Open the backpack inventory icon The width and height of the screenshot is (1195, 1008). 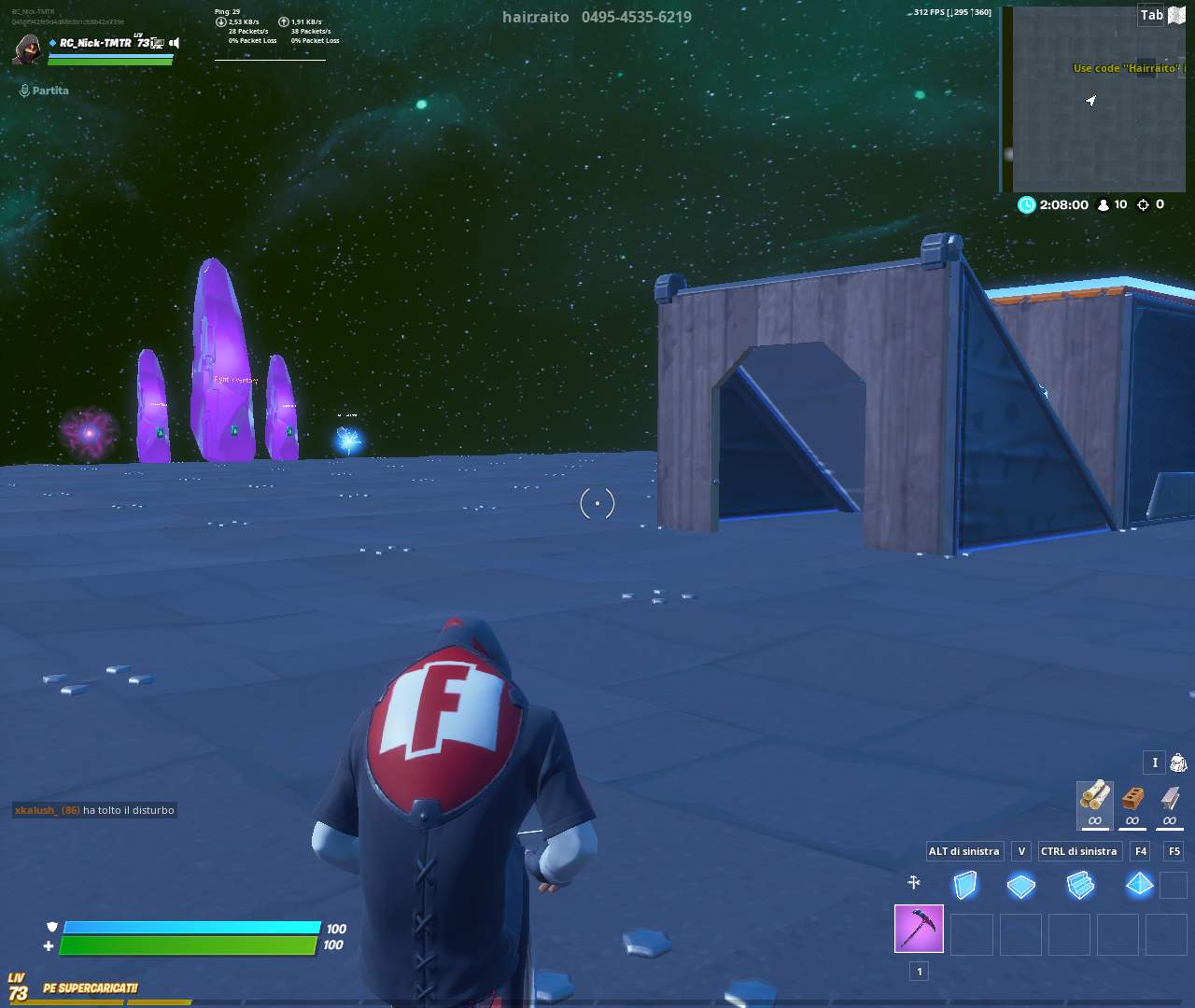click(1178, 763)
